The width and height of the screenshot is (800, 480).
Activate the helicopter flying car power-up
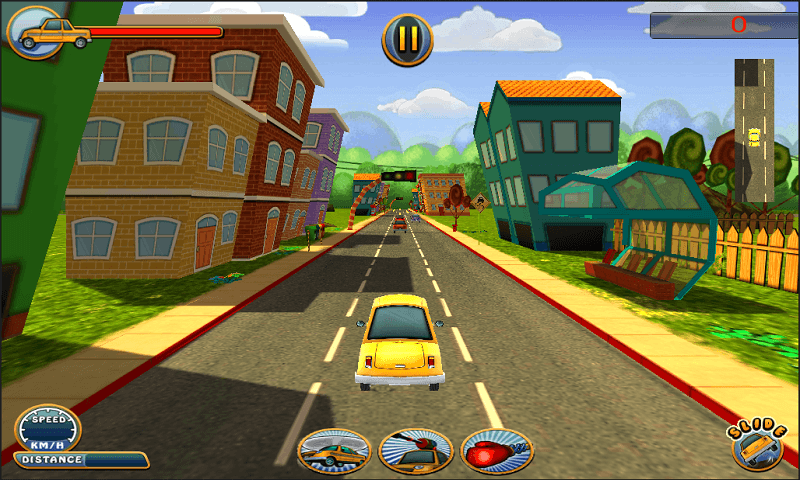334,451
